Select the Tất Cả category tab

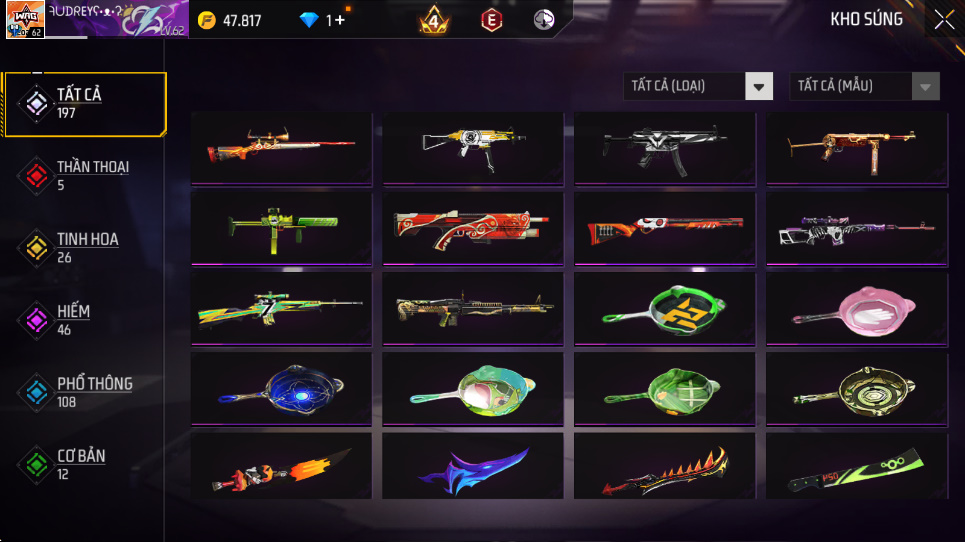tap(84, 103)
